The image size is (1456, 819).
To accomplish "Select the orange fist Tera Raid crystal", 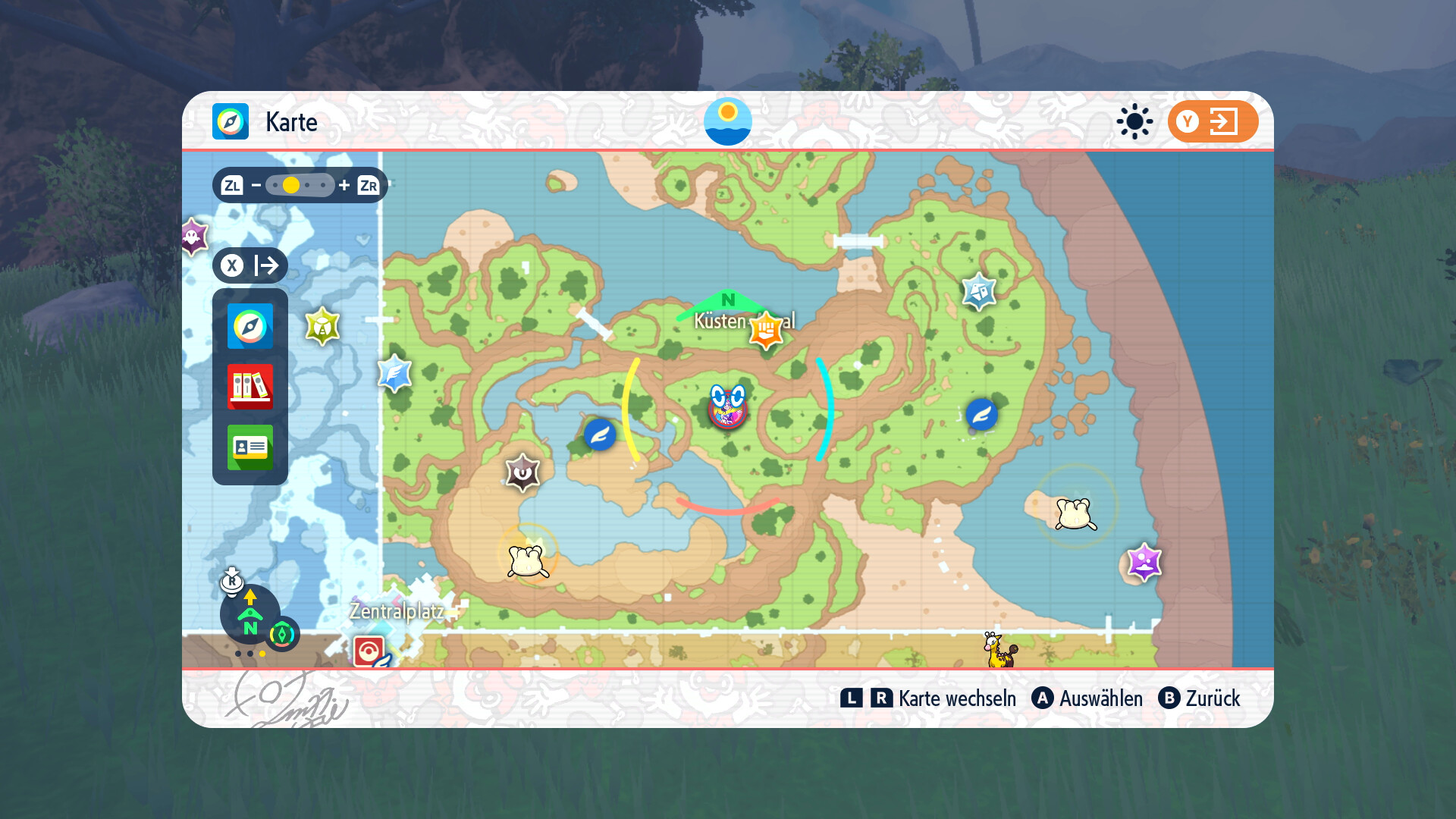I will (766, 330).
